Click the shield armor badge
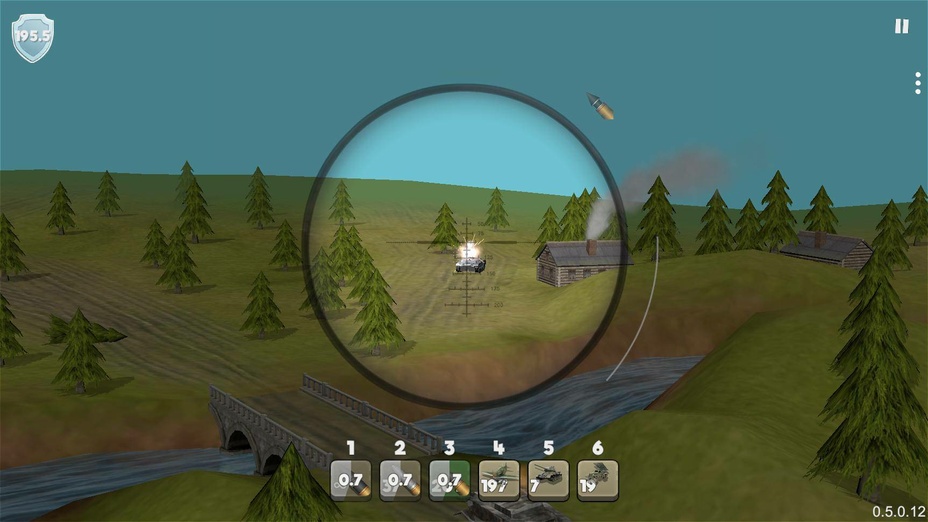The image size is (928, 522). [32, 37]
